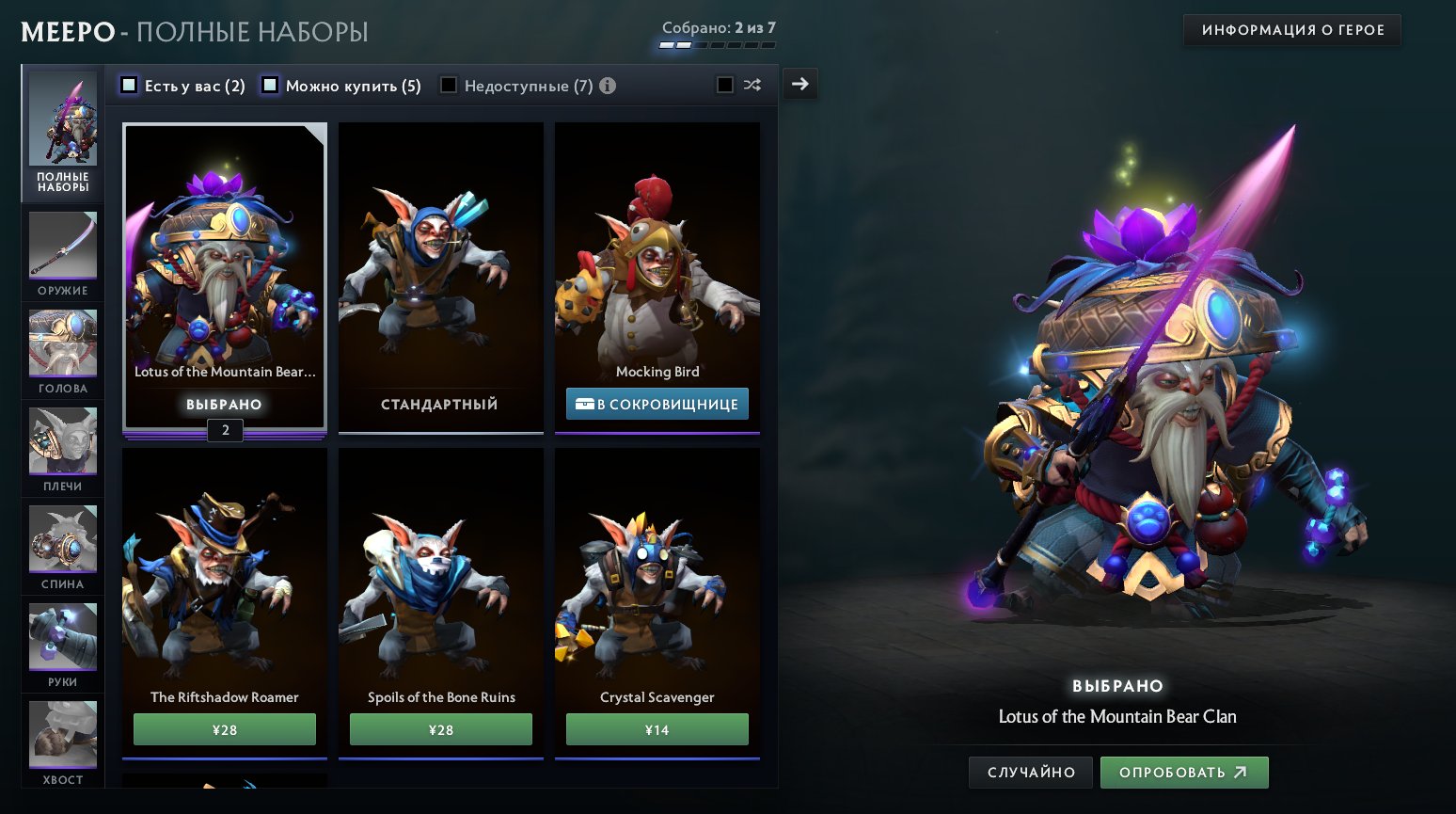Buy Crystal Scavenger for ¥14
The width and height of the screenshot is (1456, 814).
pos(657,728)
